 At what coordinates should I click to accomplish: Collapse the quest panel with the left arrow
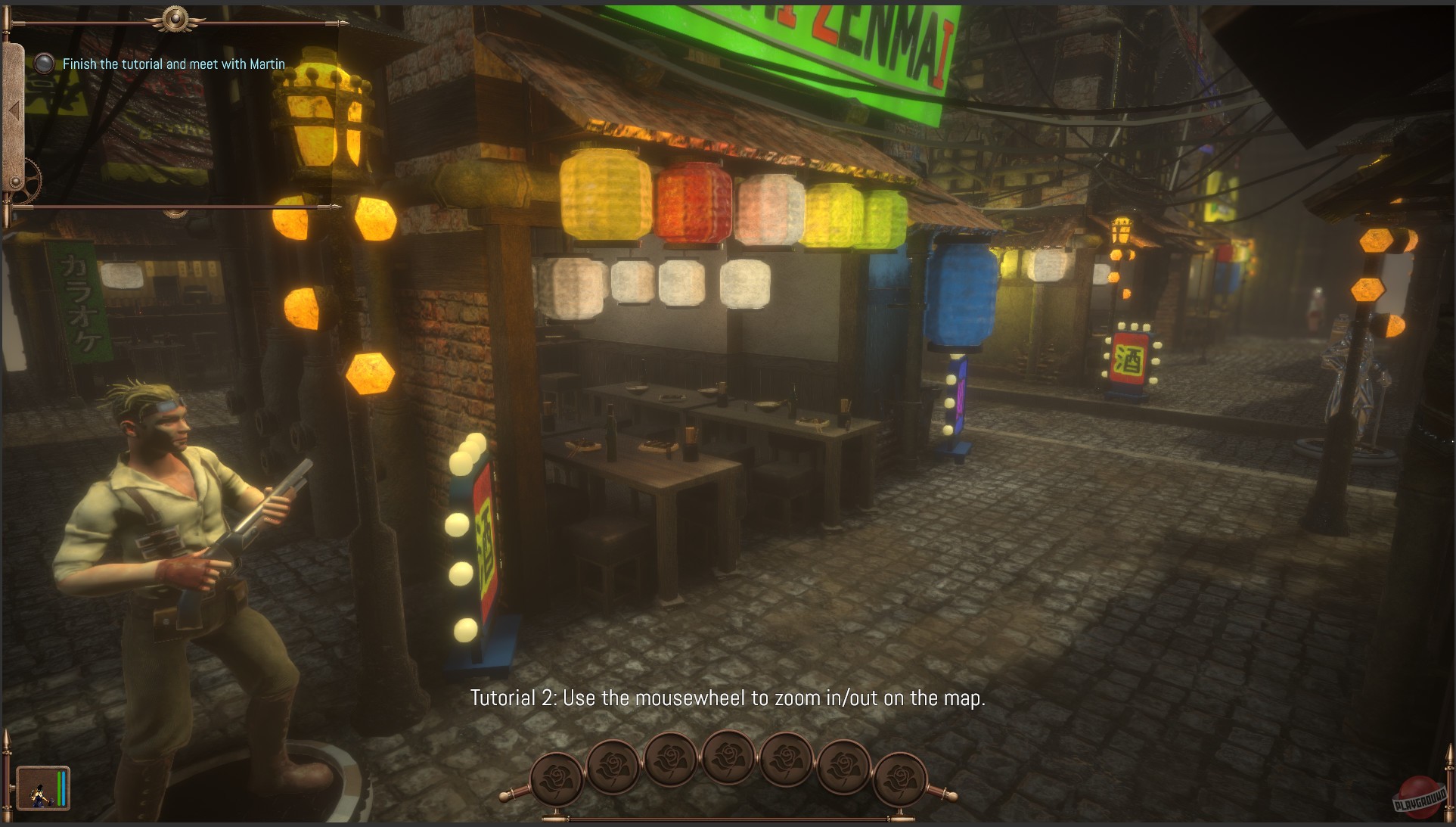click(12, 110)
